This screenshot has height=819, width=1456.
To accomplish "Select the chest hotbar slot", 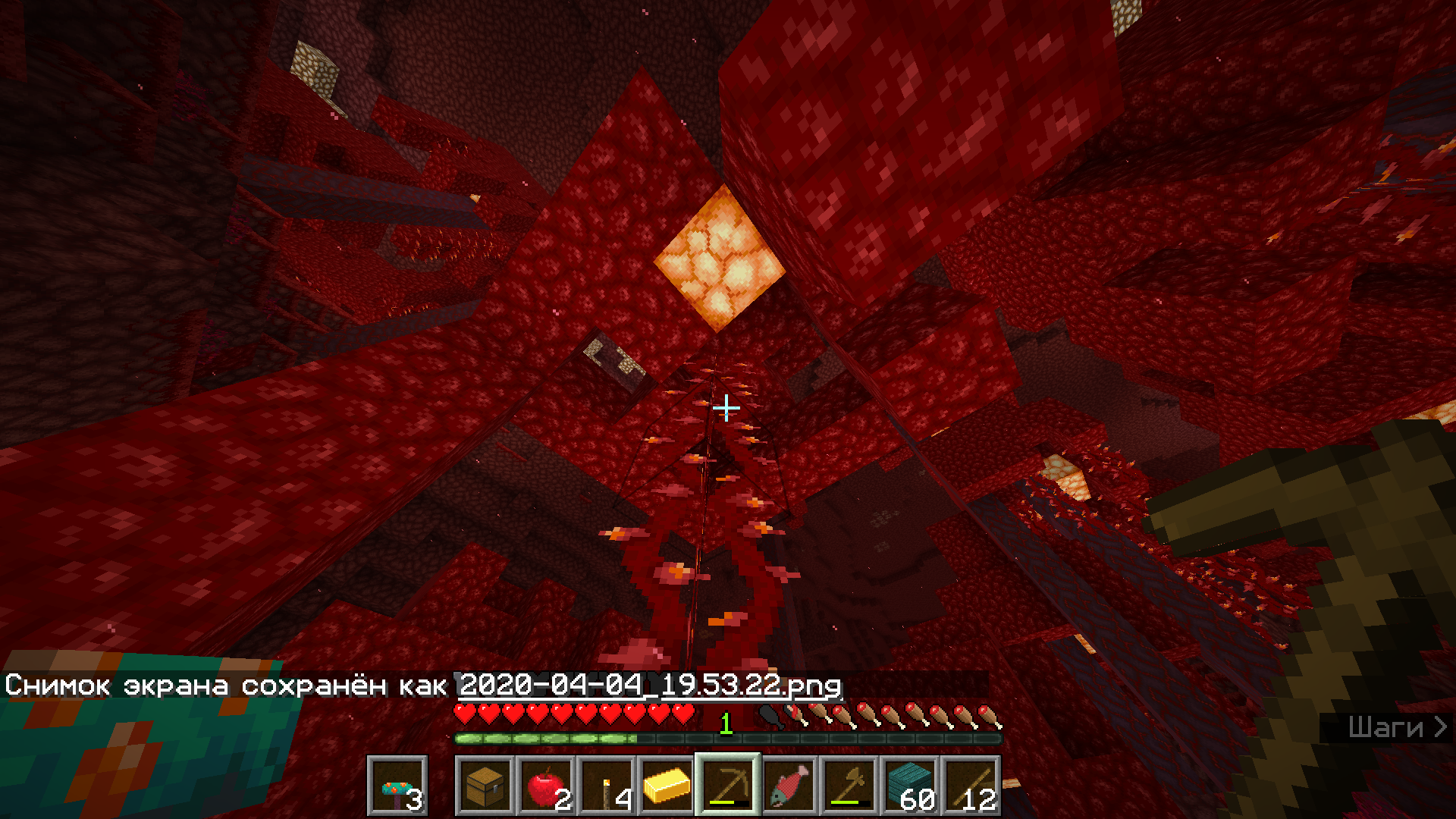I will [x=485, y=786].
